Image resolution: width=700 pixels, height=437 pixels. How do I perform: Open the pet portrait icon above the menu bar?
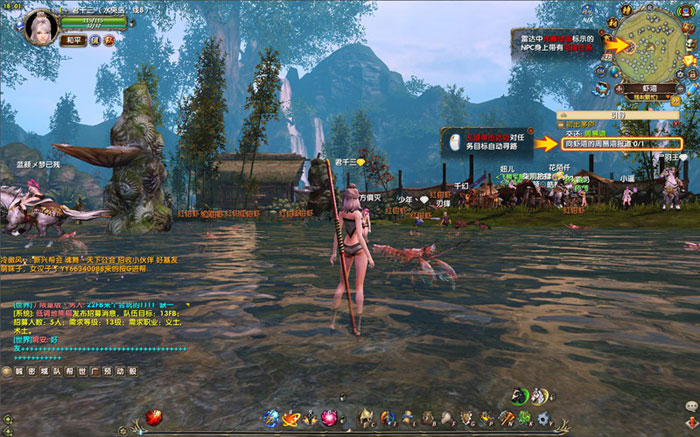[520, 395]
